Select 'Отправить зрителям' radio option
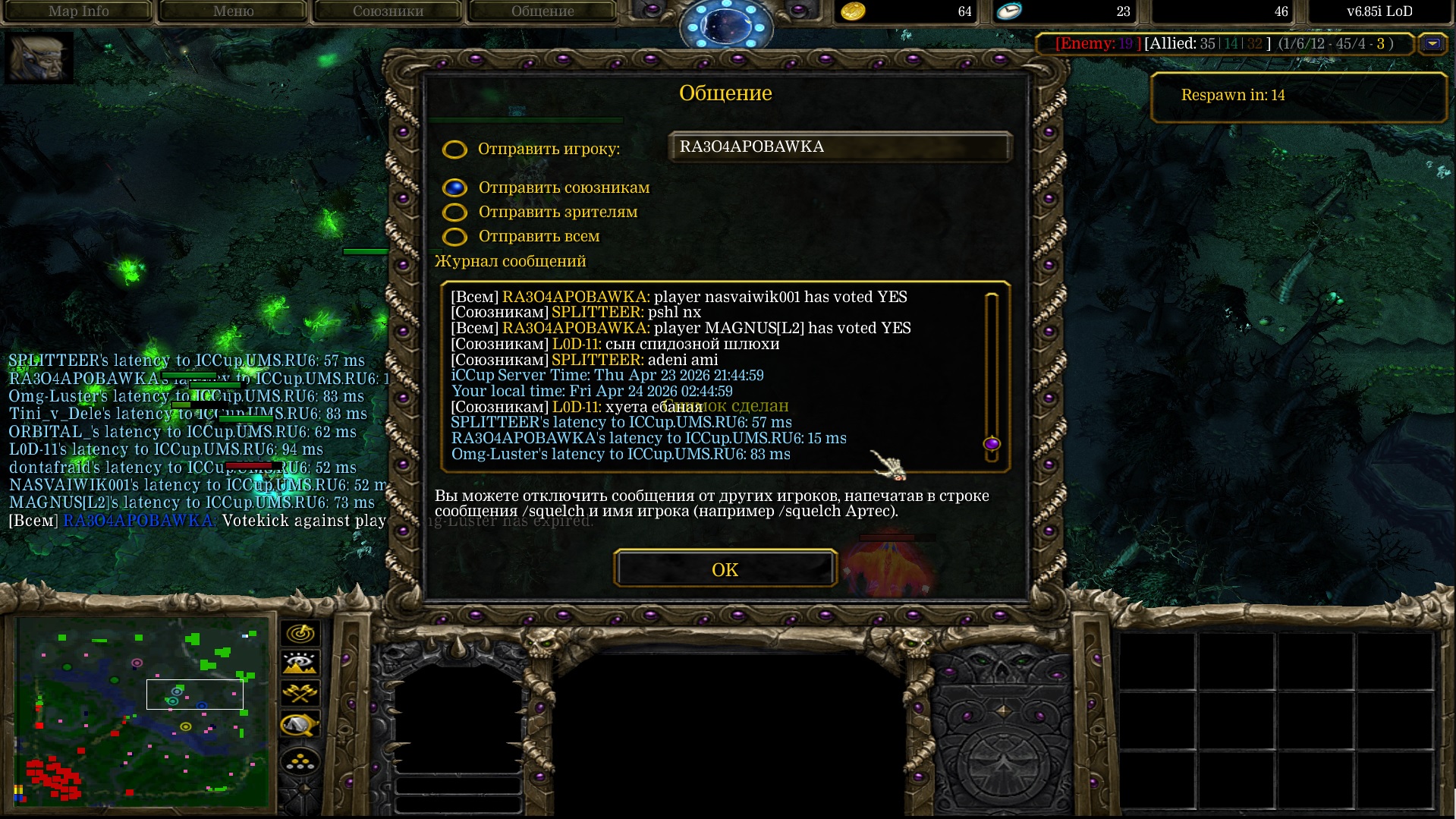 coord(455,213)
